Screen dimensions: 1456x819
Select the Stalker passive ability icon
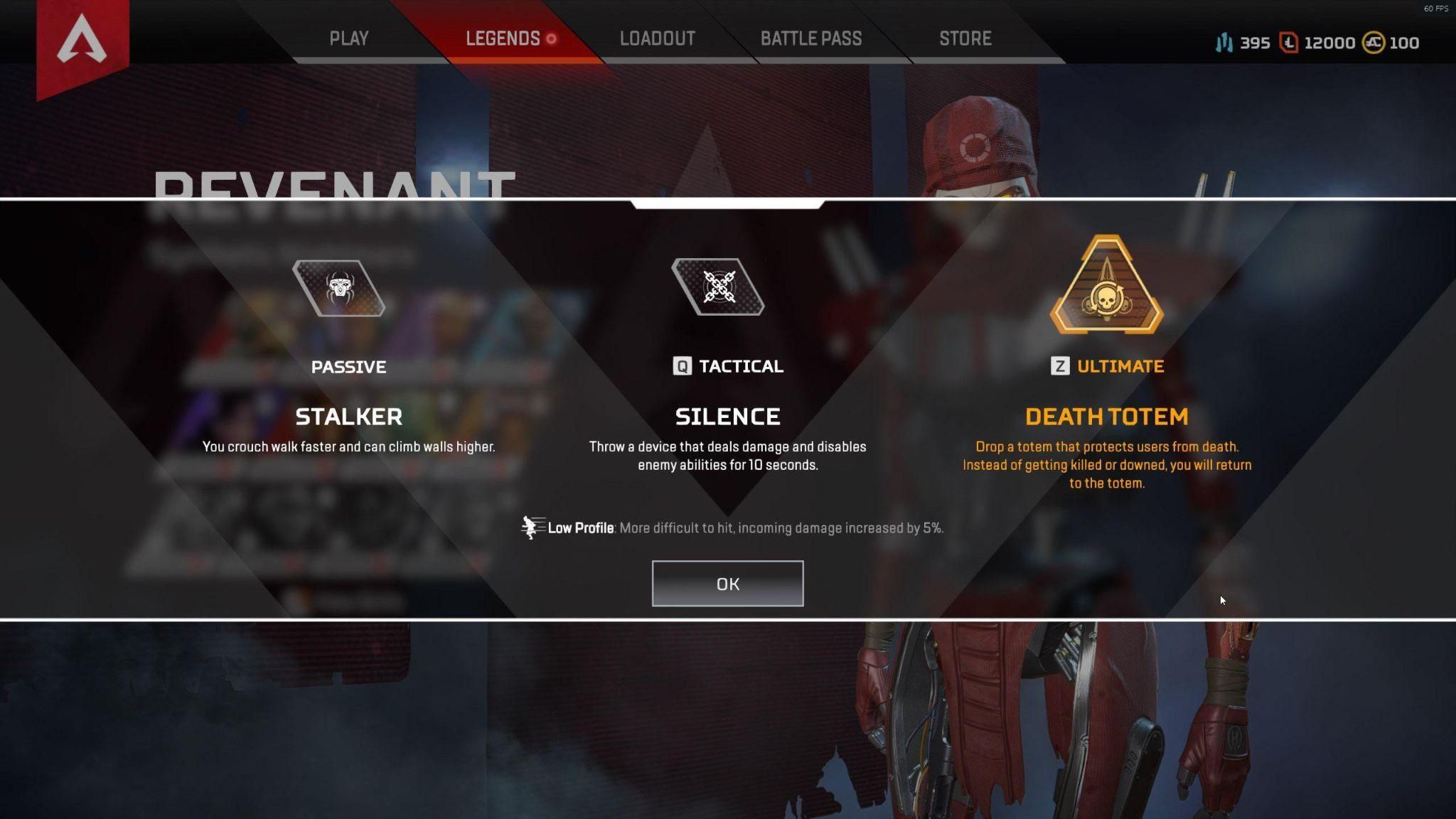(x=339, y=288)
